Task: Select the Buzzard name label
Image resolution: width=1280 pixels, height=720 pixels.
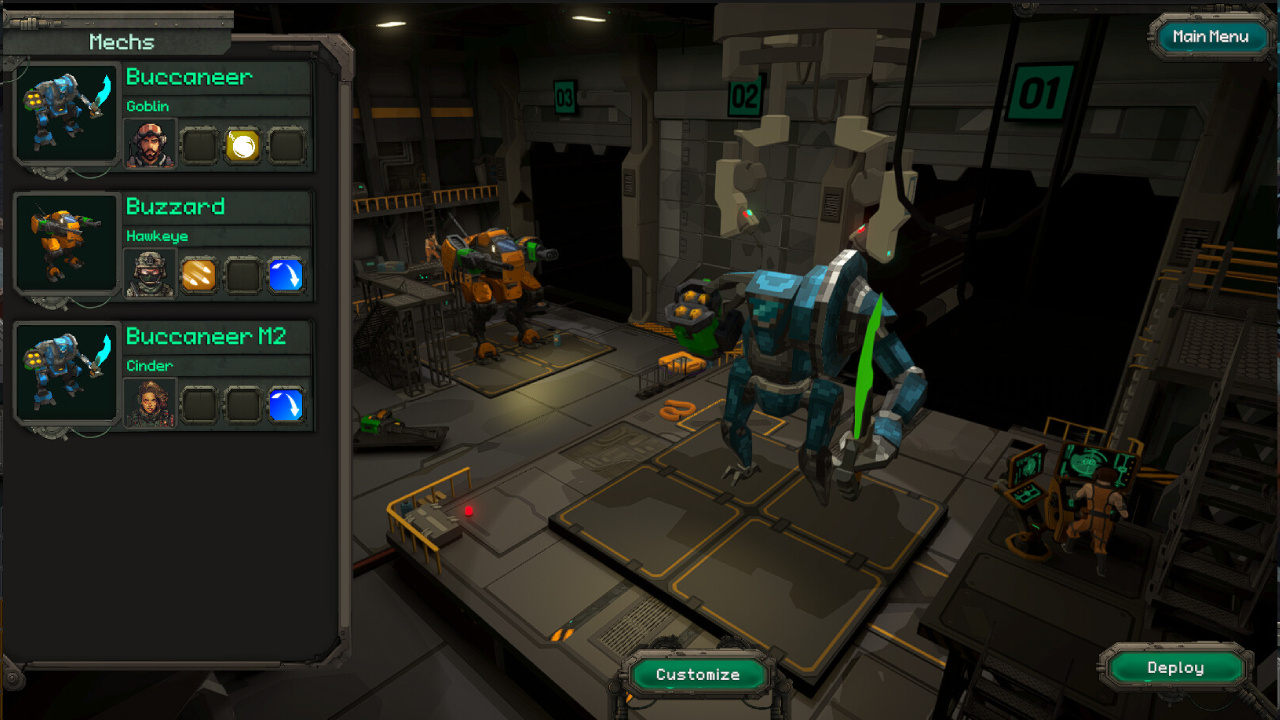Action: [x=176, y=207]
